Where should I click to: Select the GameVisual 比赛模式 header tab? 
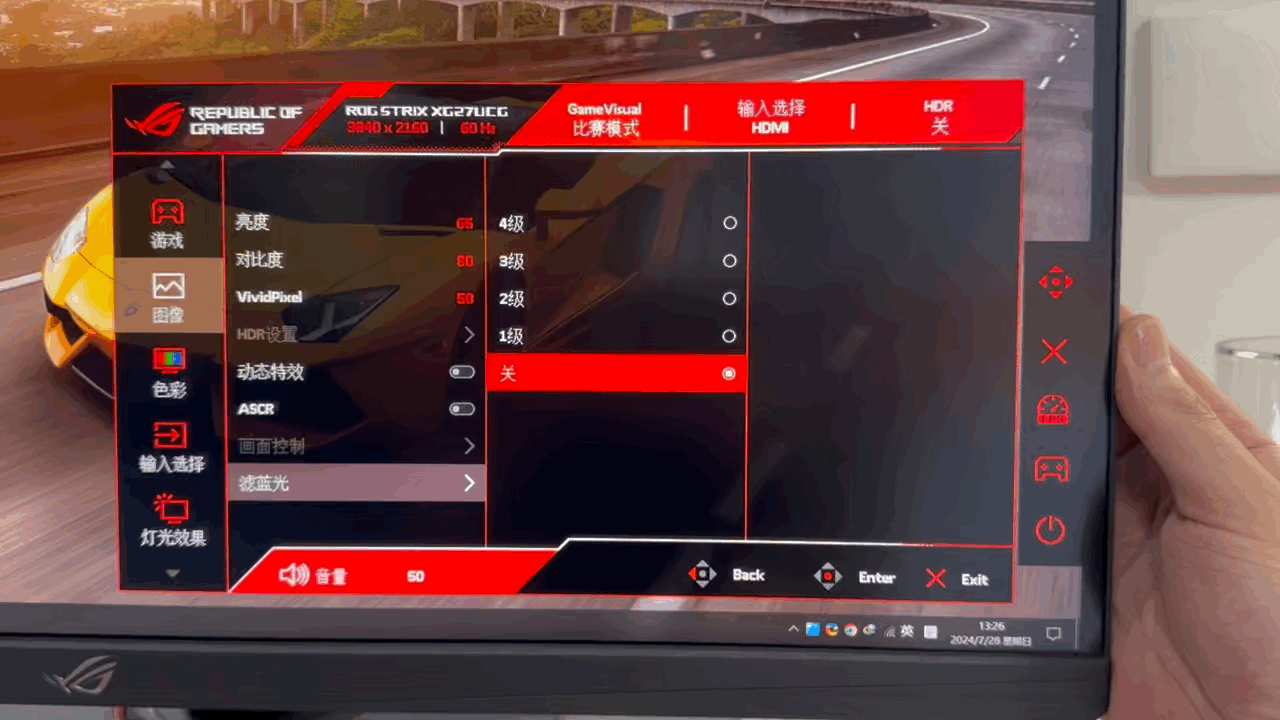[604, 118]
